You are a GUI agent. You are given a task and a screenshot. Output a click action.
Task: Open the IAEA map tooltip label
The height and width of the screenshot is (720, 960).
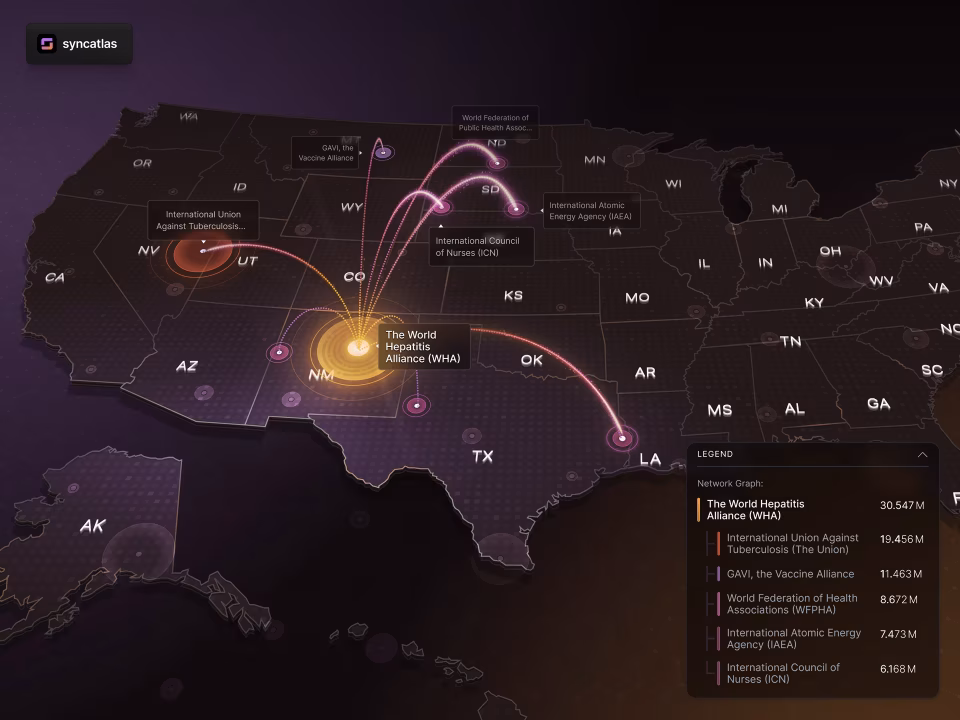pyautogui.click(x=591, y=211)
